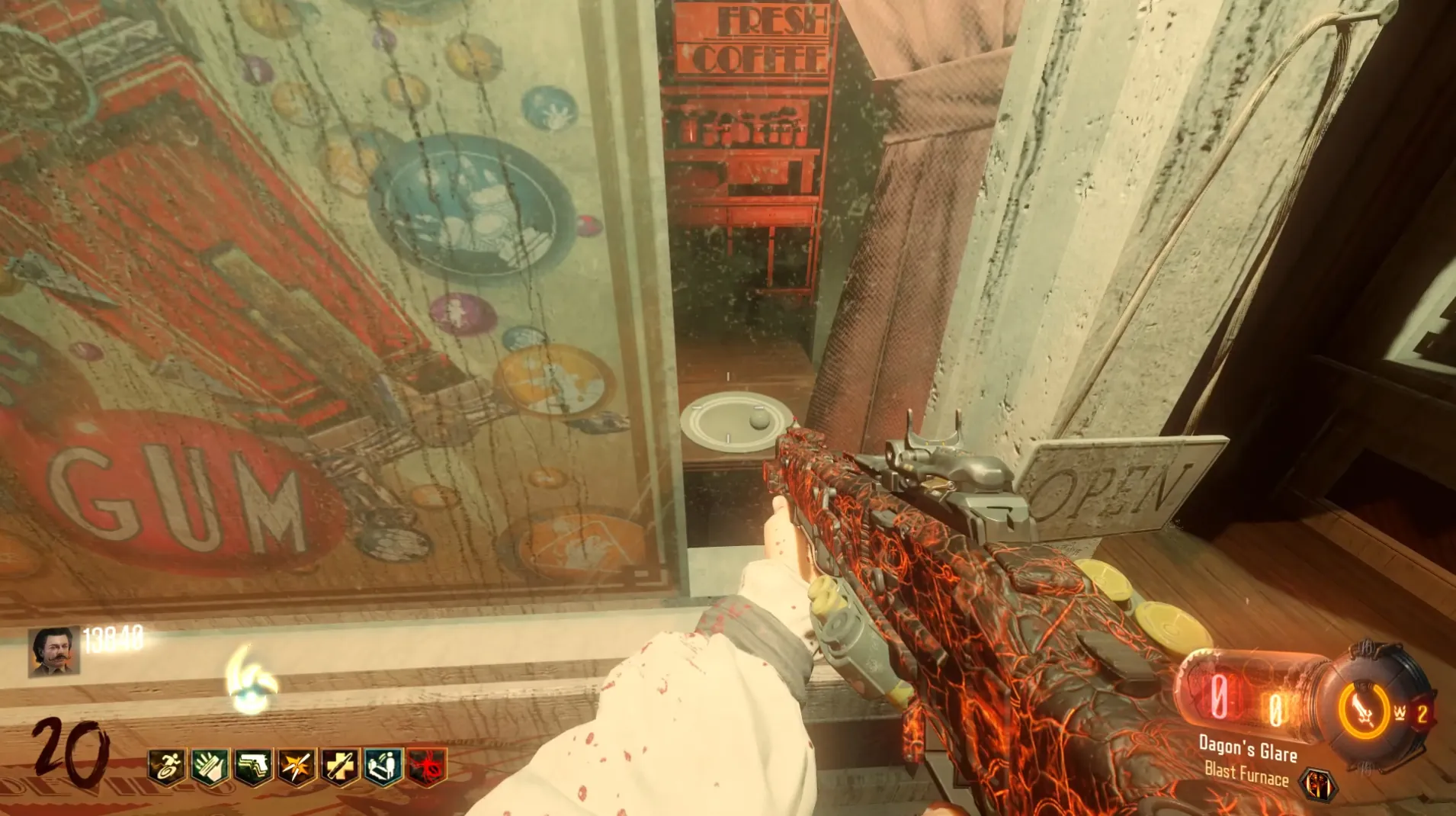Activate the glowing sword special weapon icon
1456x816 pixels.
tap(1363, 709)
